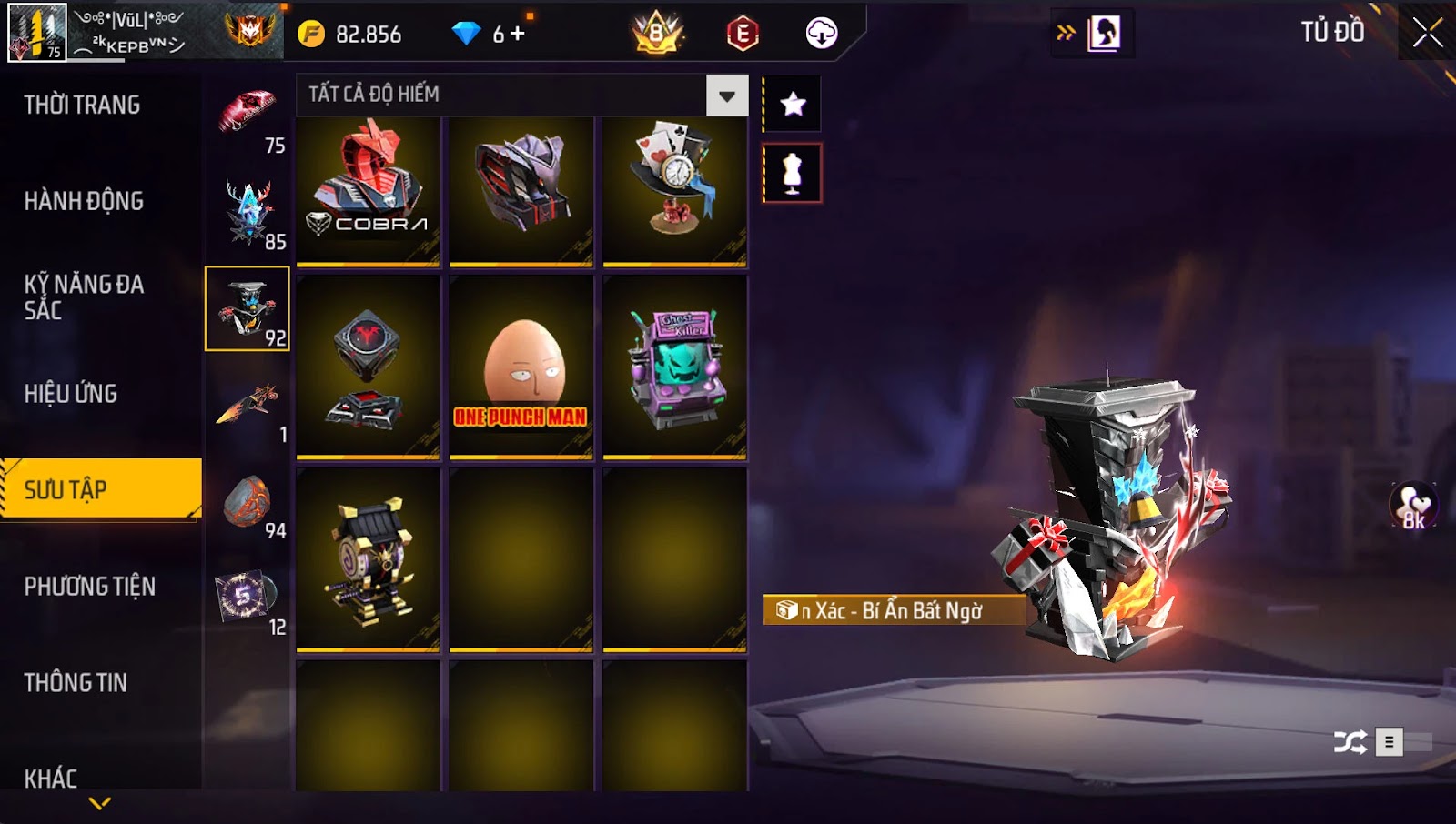Click the mannequin preview button

pos(793,173)
